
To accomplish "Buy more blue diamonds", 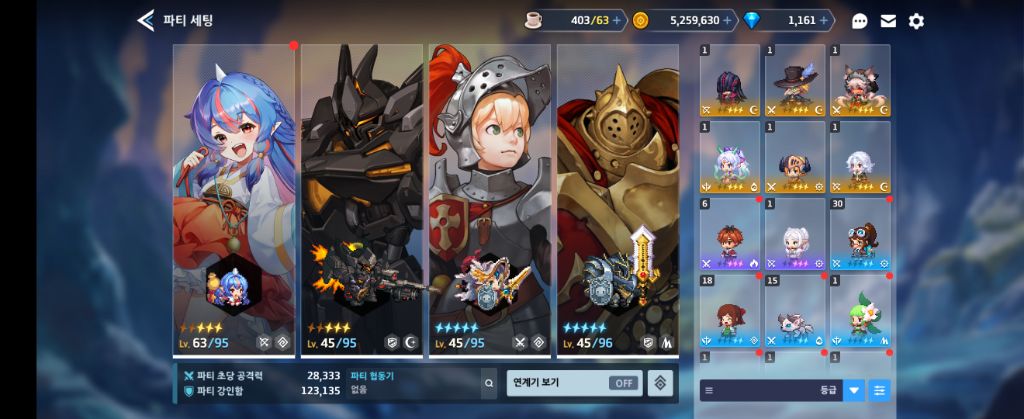I will pos(824,20).
